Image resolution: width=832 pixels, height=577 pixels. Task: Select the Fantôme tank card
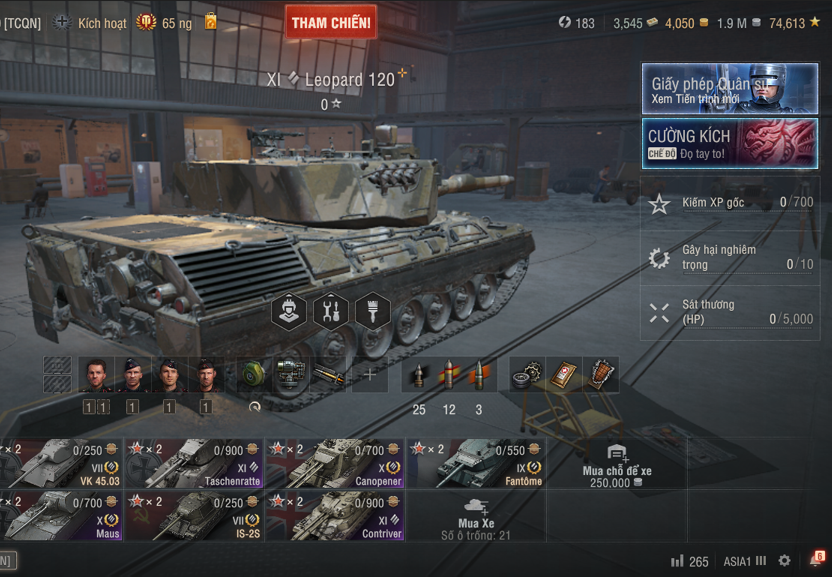[x=475, y=463]
